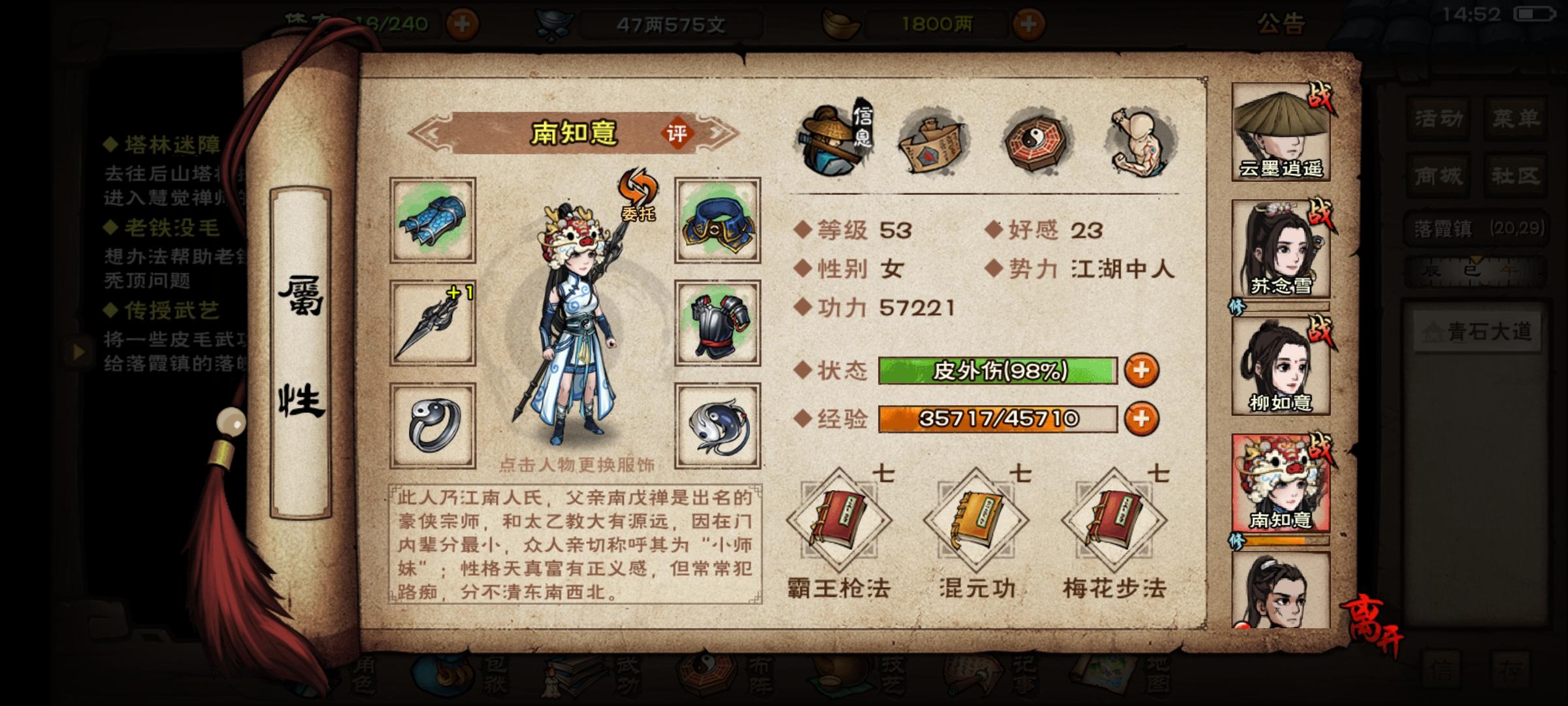Open the 技艺 life skills teapot icon
The image size is (1568, 706).
tap(840, 680)
